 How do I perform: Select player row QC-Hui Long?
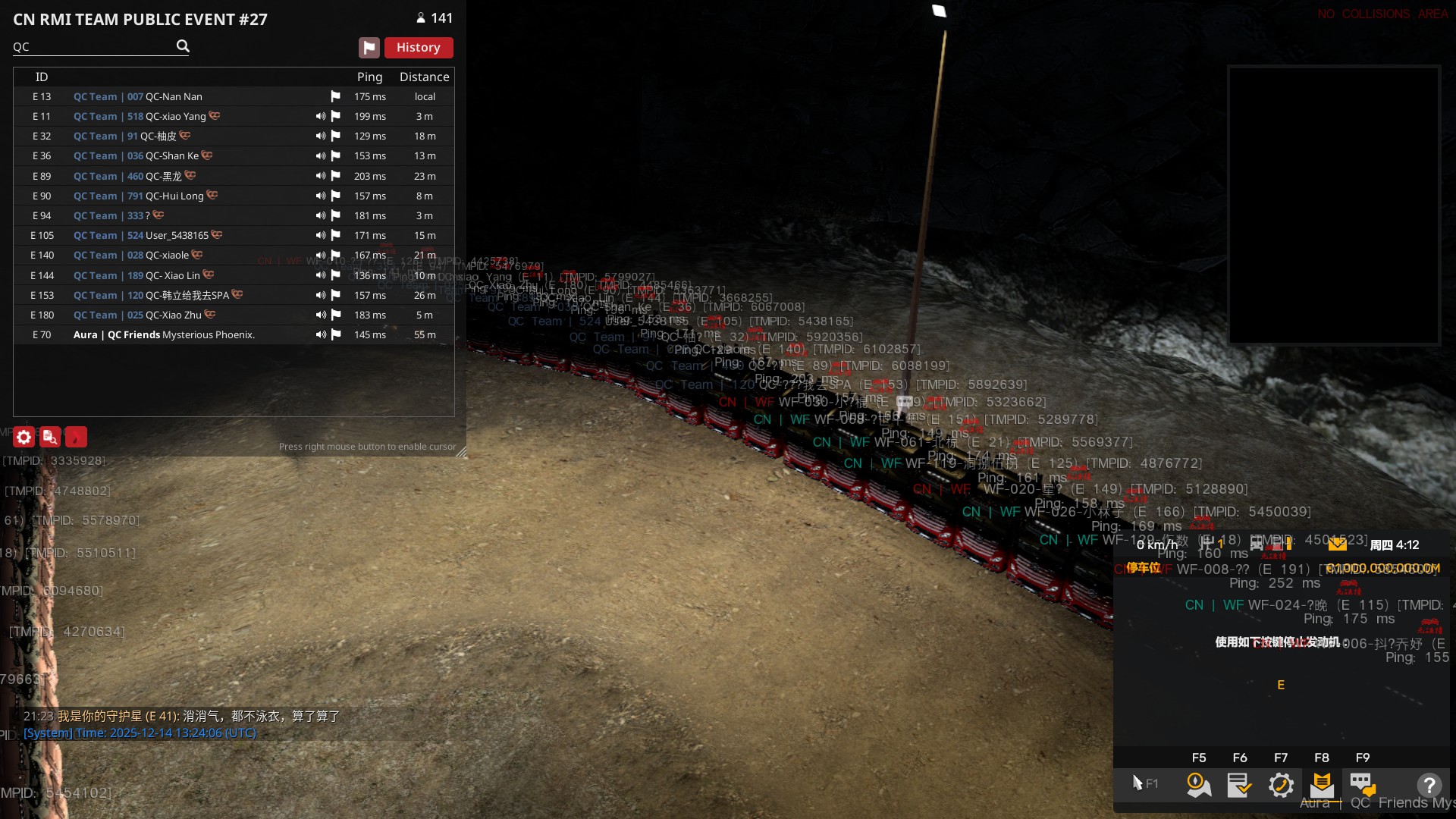click(x=174, y=196)
